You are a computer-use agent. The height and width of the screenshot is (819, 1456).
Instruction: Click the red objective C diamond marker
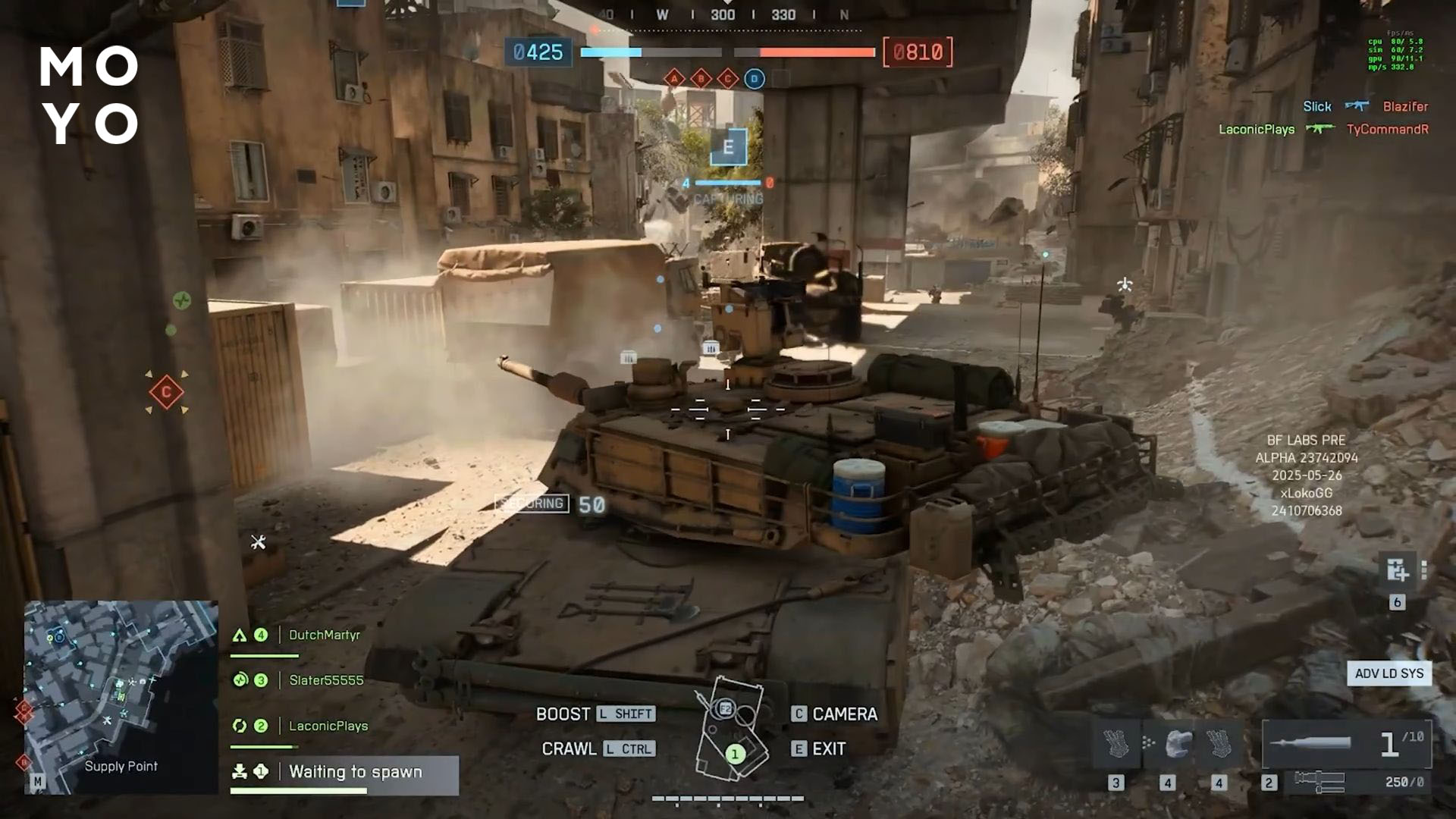166,392
